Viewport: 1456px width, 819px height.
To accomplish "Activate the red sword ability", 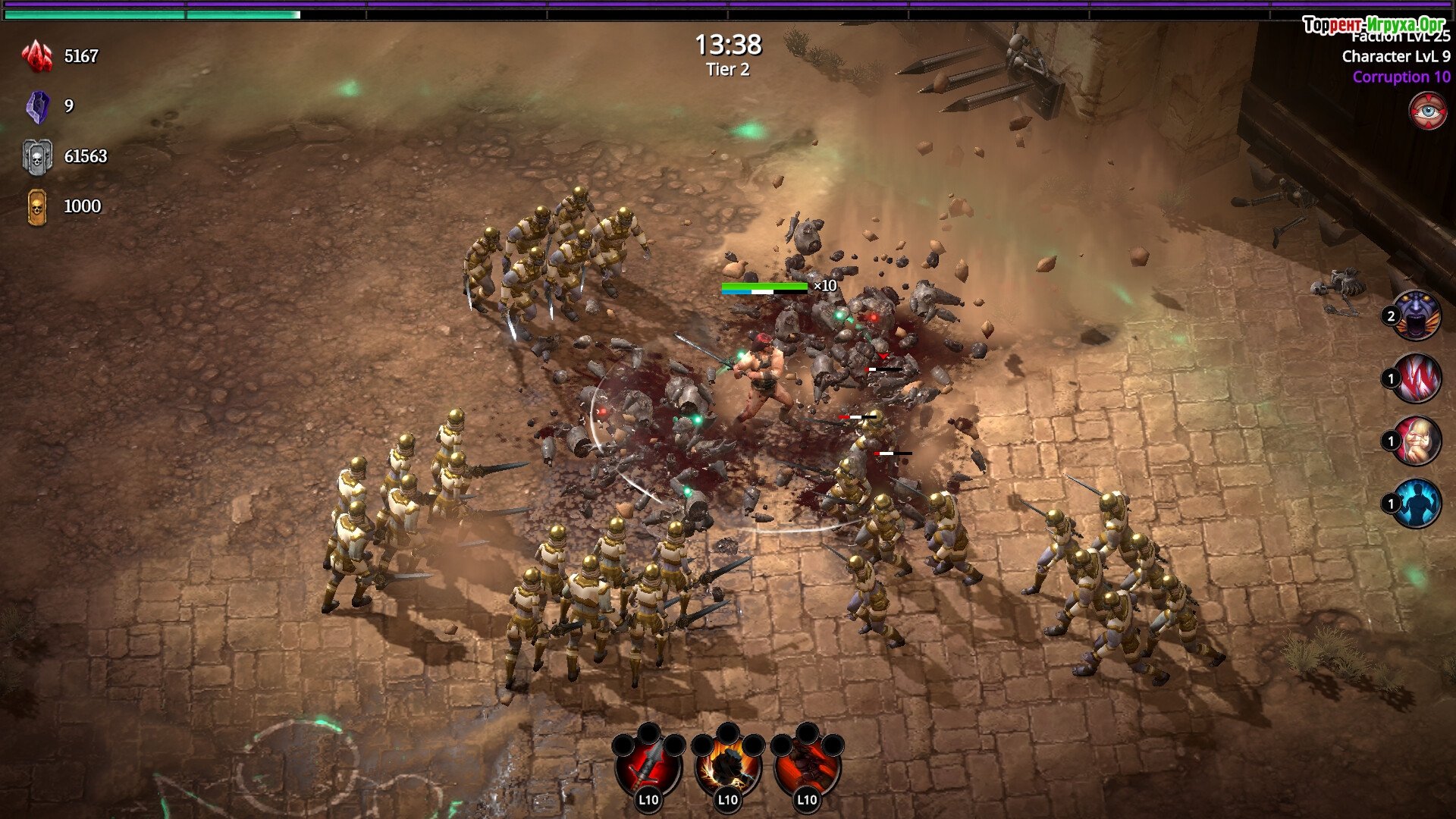I will click(648, 766).
